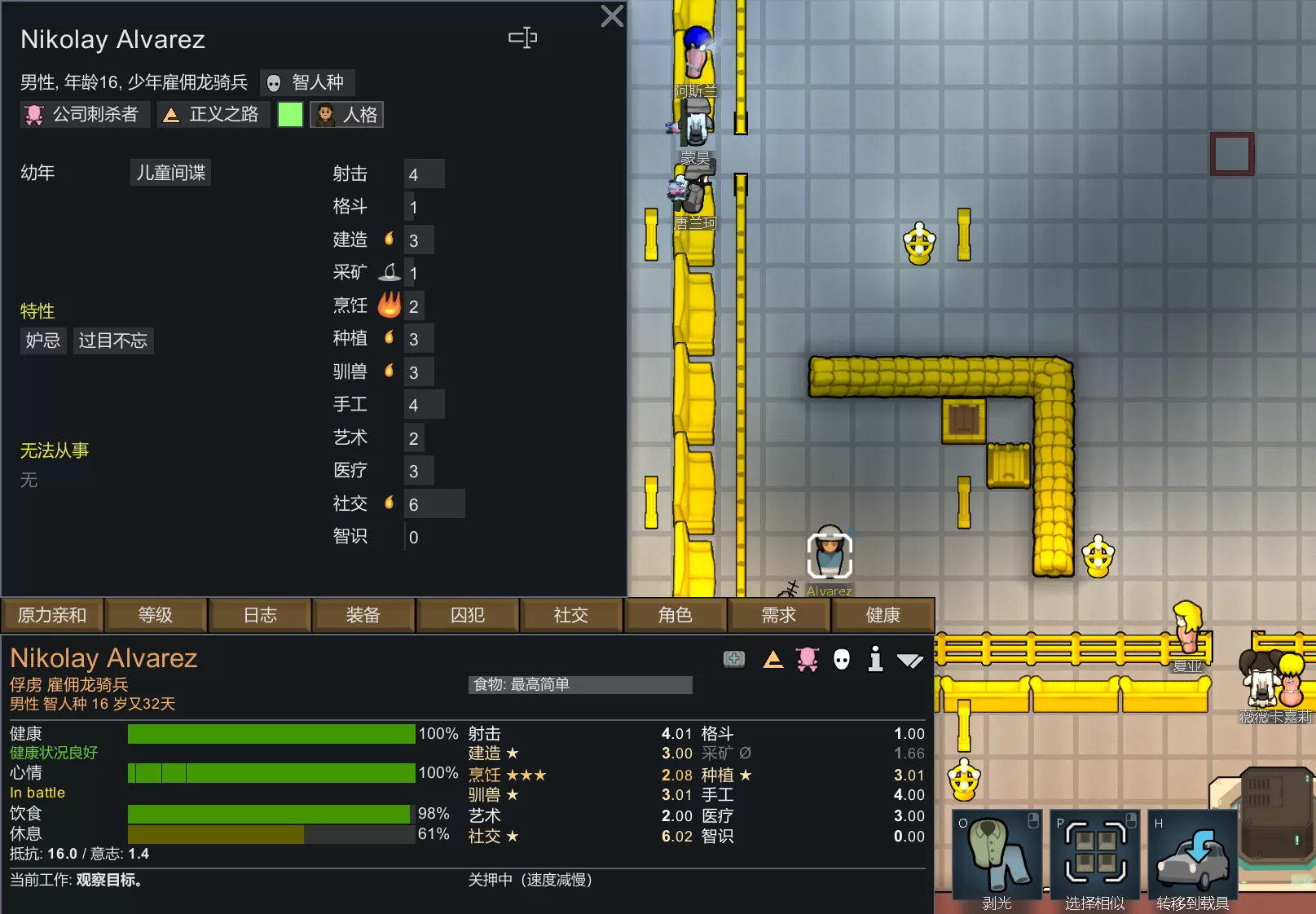Activate the 选择相似 select-similar command
Image resolution: width=1316 pixels, height=914 pixels.
[1094, 860]
